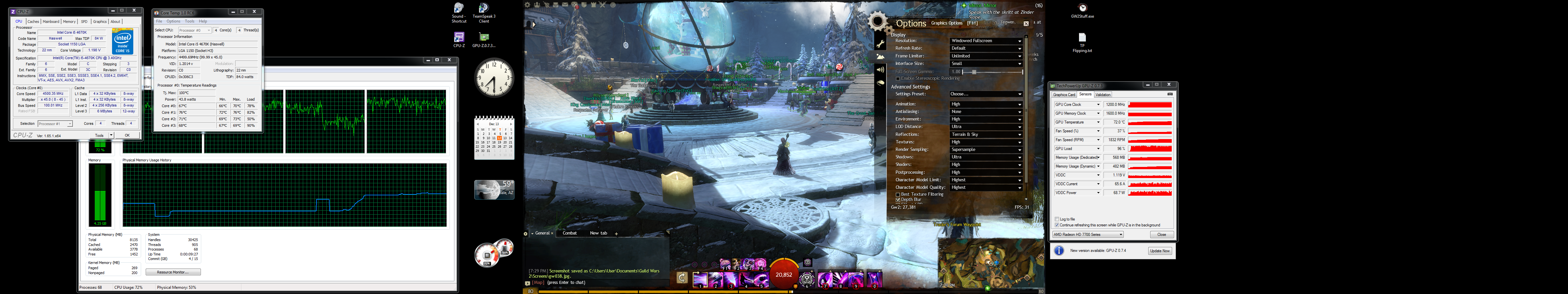Close the Options window
Image resolution: width=1568 pixels, height=294 pixels.
click(1026, 24)
